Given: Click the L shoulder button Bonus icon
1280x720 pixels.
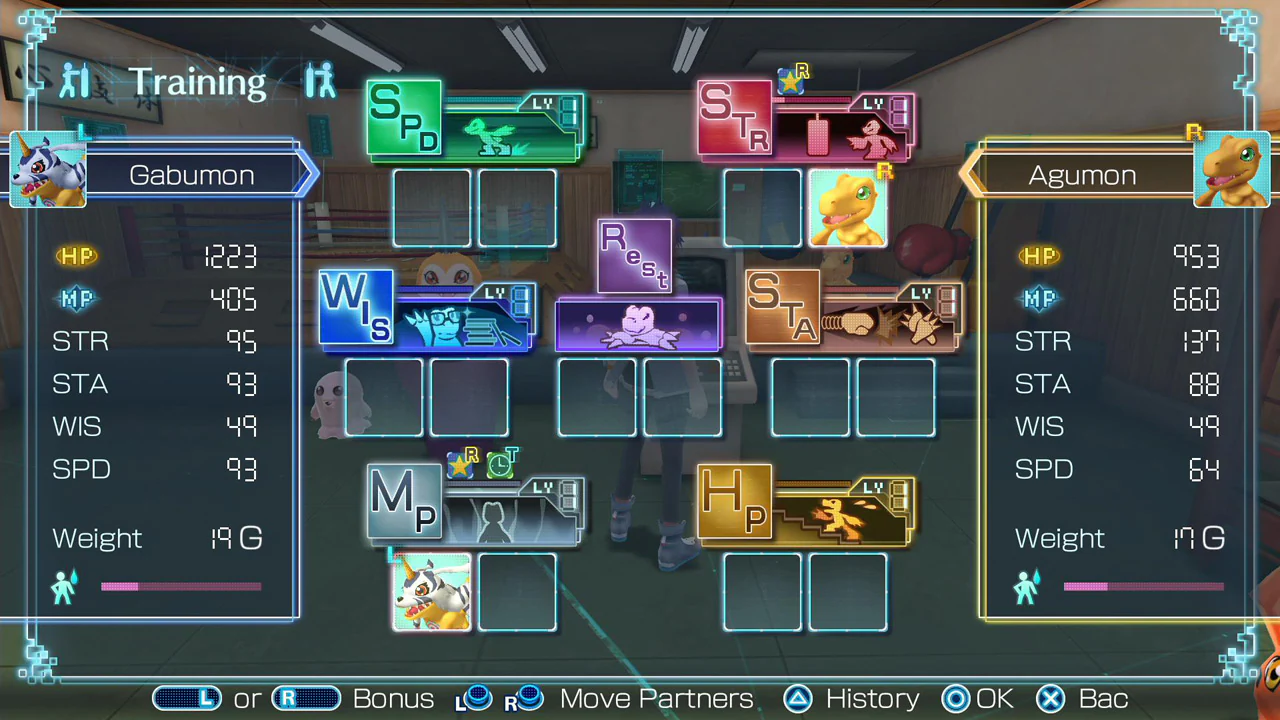Looking at the screenshot, I should [187, 698].
